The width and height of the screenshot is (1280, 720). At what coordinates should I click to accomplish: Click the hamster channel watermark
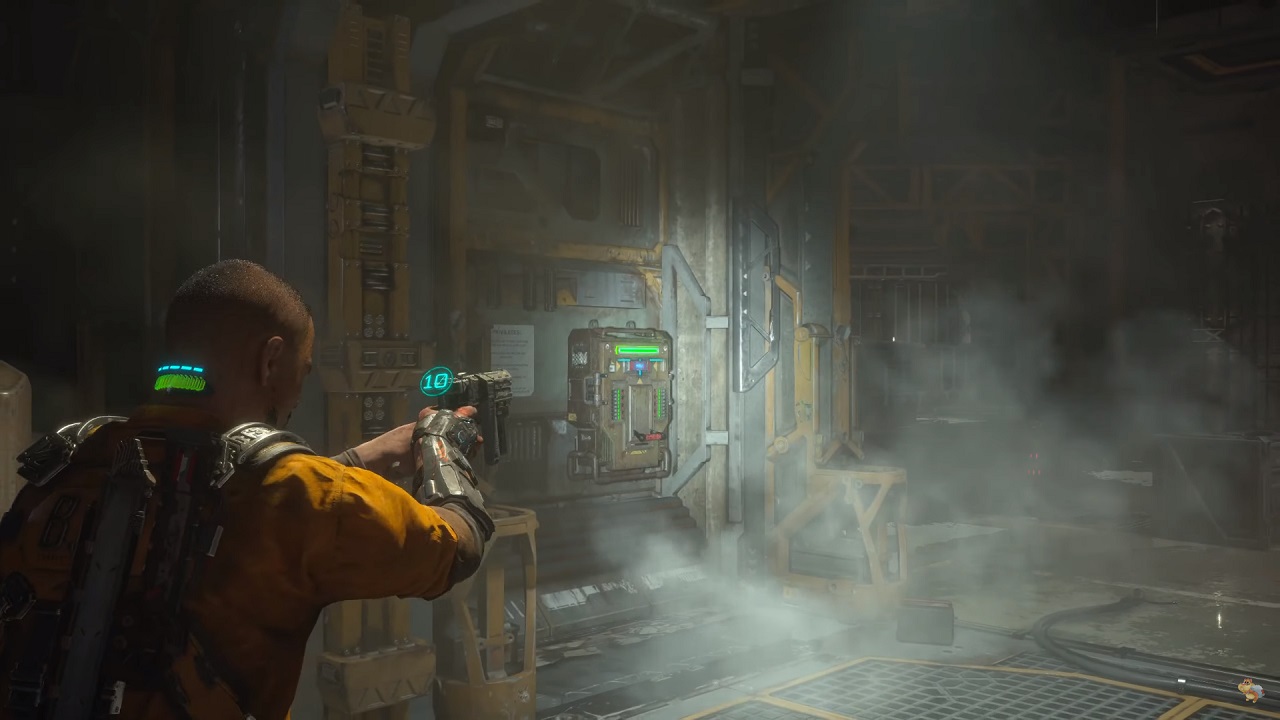click(x=1249, y=689)
